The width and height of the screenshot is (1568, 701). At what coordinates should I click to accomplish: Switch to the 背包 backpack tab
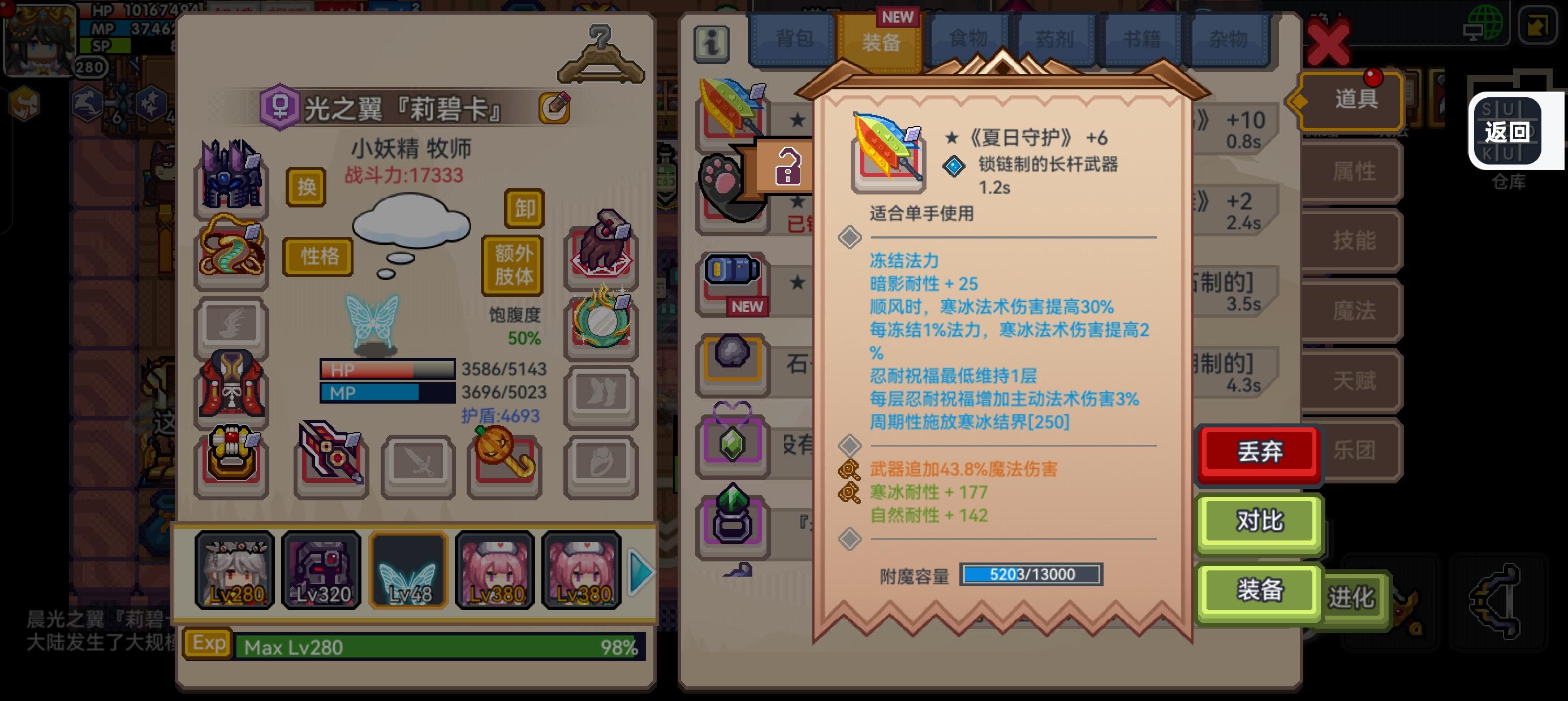point(798,38)
